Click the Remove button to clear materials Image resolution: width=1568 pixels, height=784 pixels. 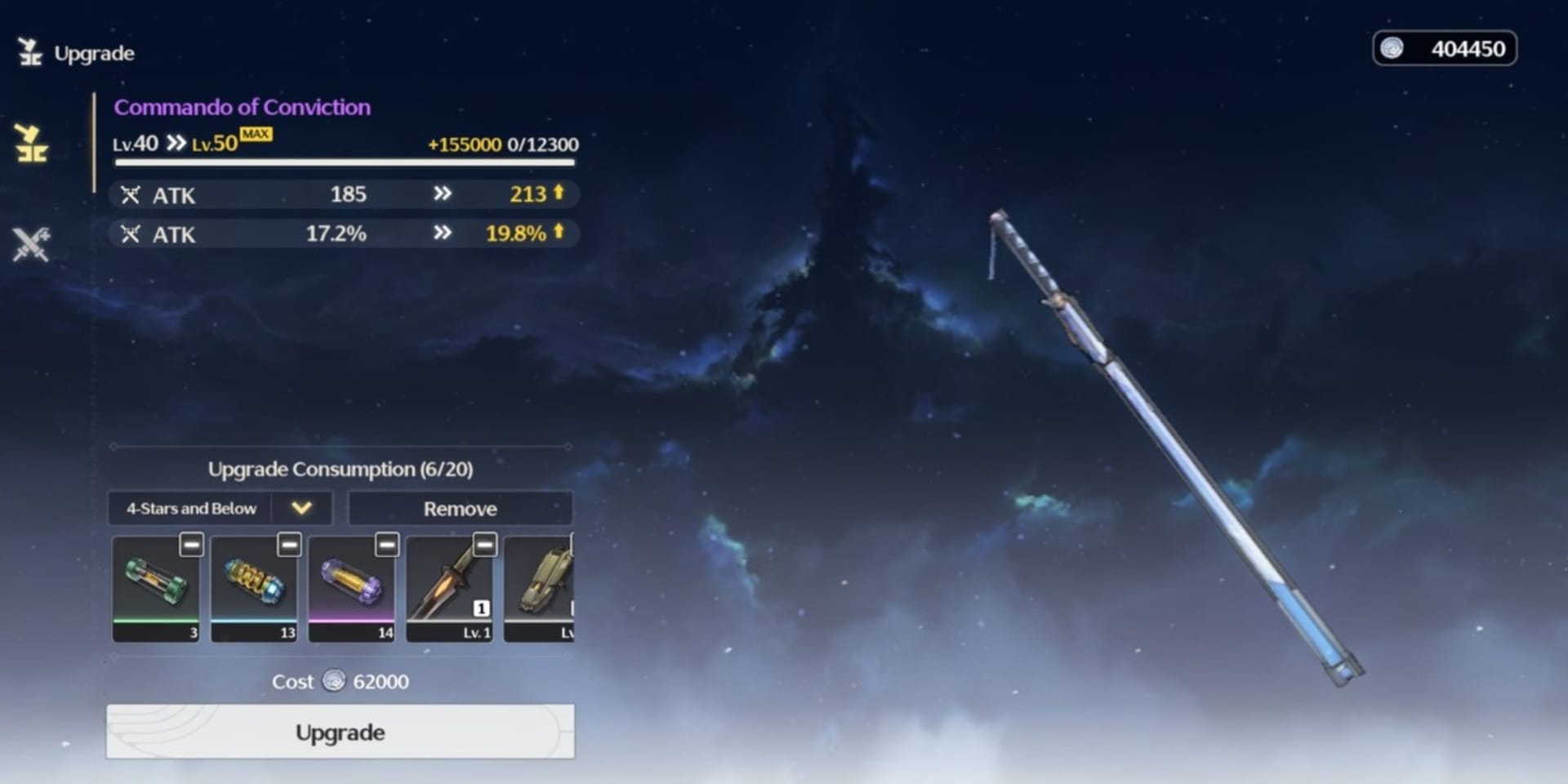(460, 508)
